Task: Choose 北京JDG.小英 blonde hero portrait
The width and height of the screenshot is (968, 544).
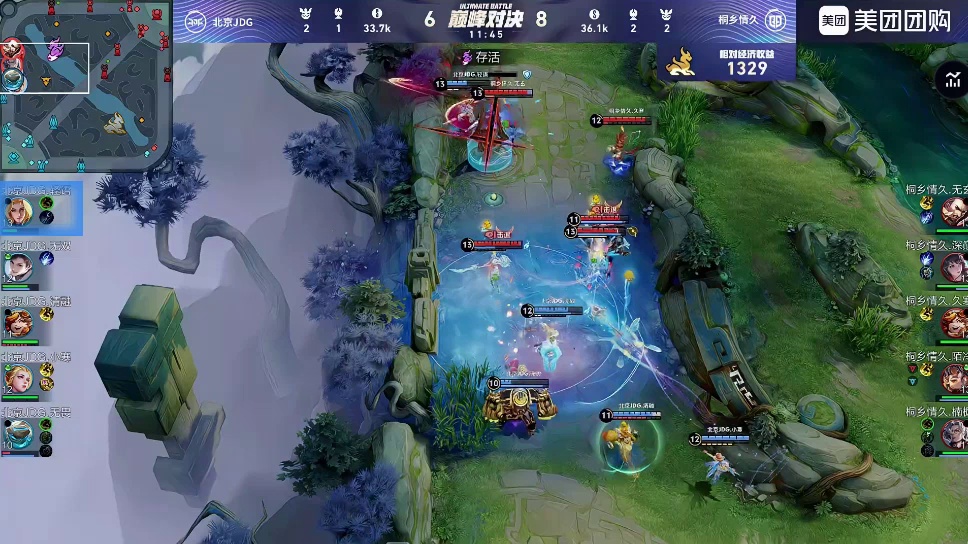Action: [x=18, y=378]
